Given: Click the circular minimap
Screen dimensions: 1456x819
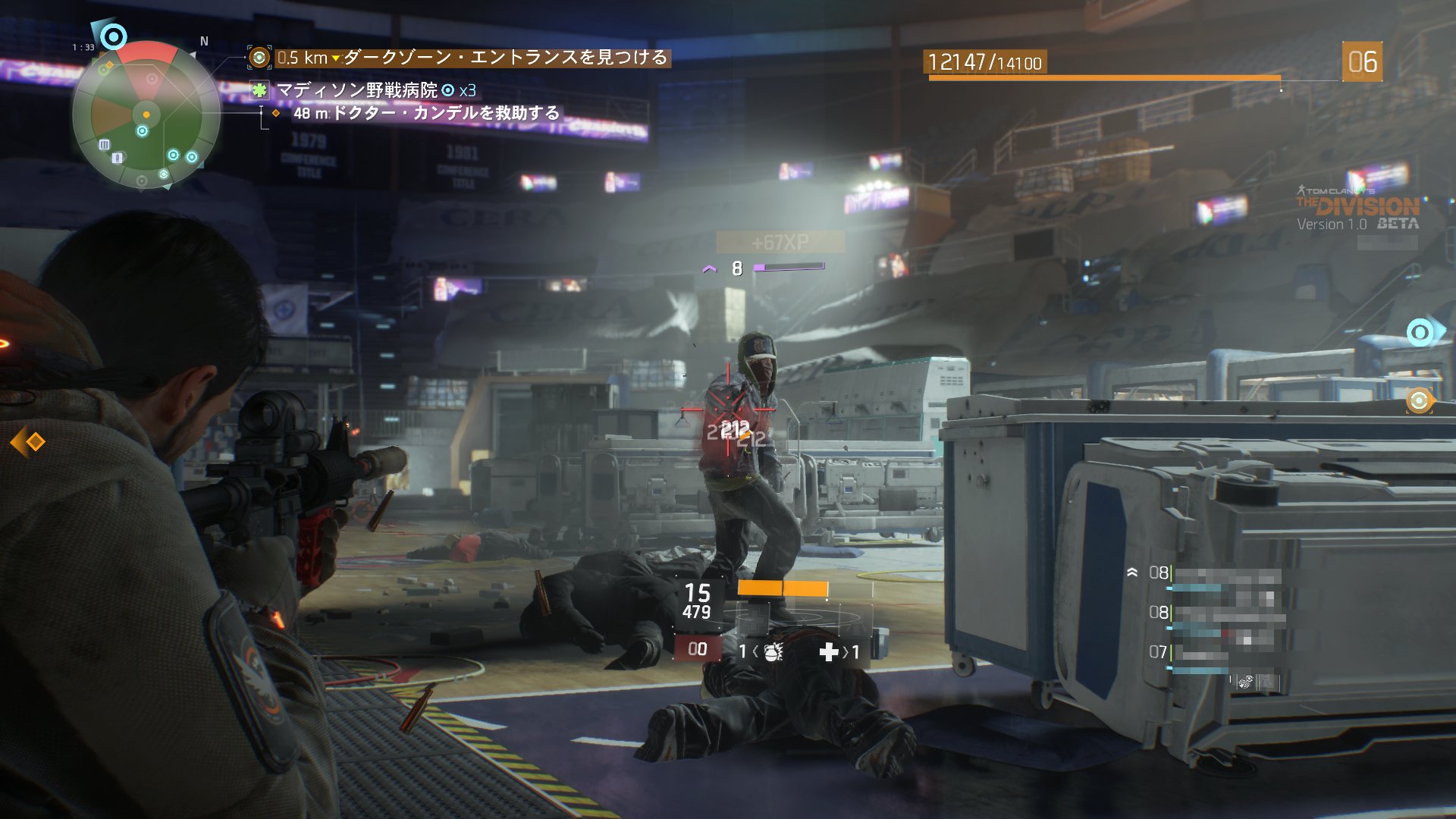Looking at the screenshot, I should coord(146,115).
